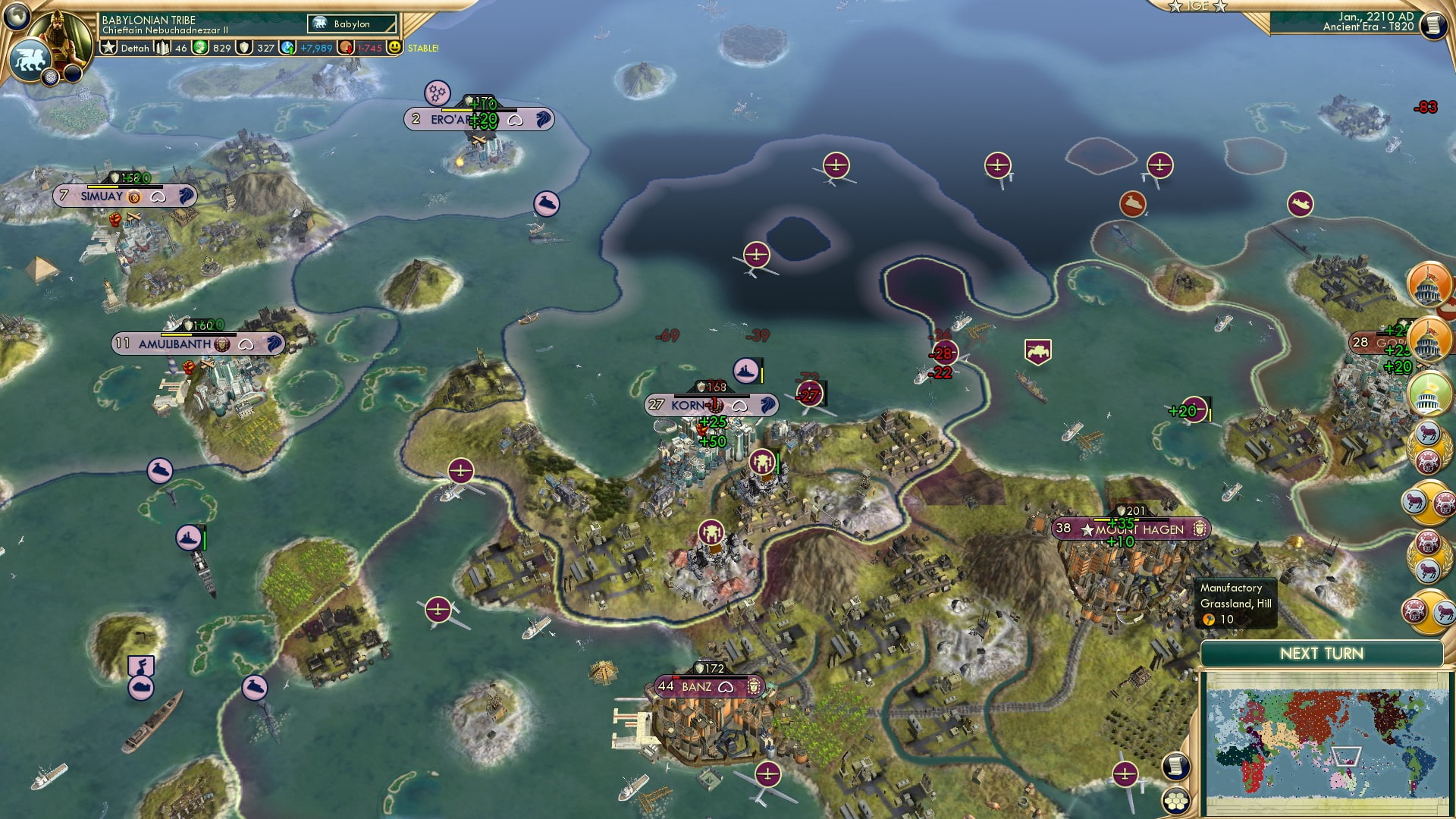Click the happiness smiley showing STABLE!

395,47
